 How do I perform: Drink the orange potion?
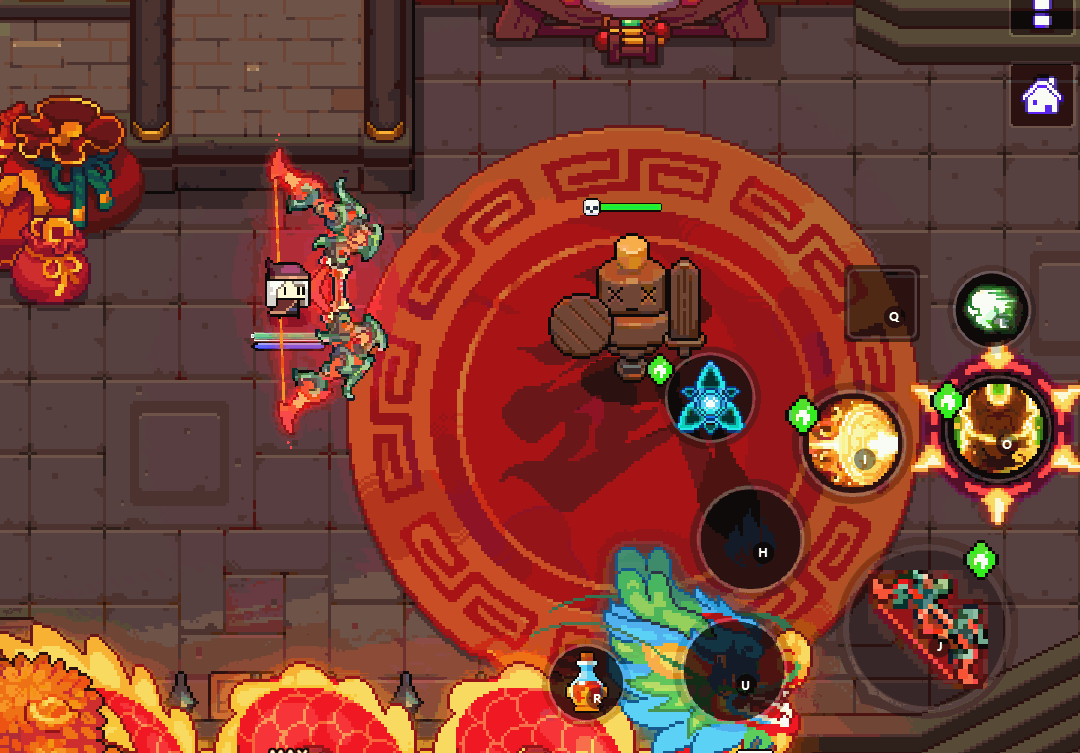585,685
